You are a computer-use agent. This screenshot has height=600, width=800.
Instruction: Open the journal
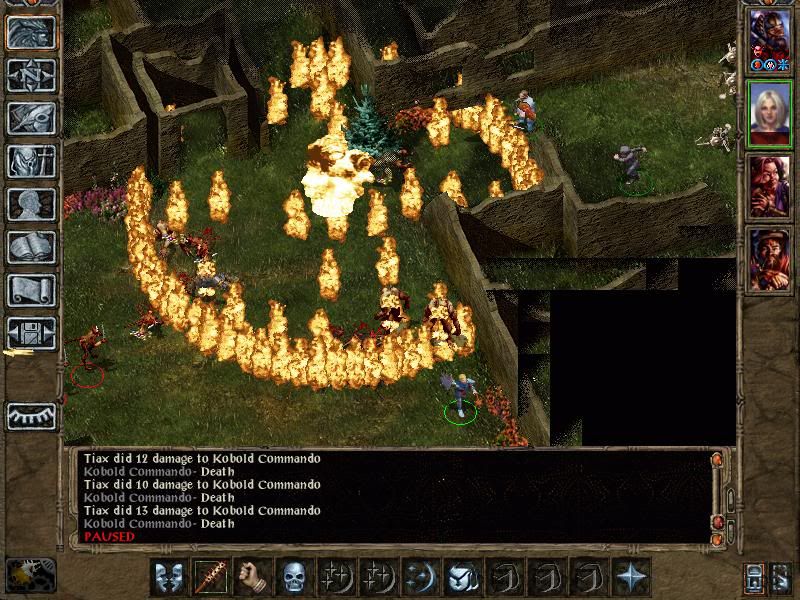tap(30, 118)
